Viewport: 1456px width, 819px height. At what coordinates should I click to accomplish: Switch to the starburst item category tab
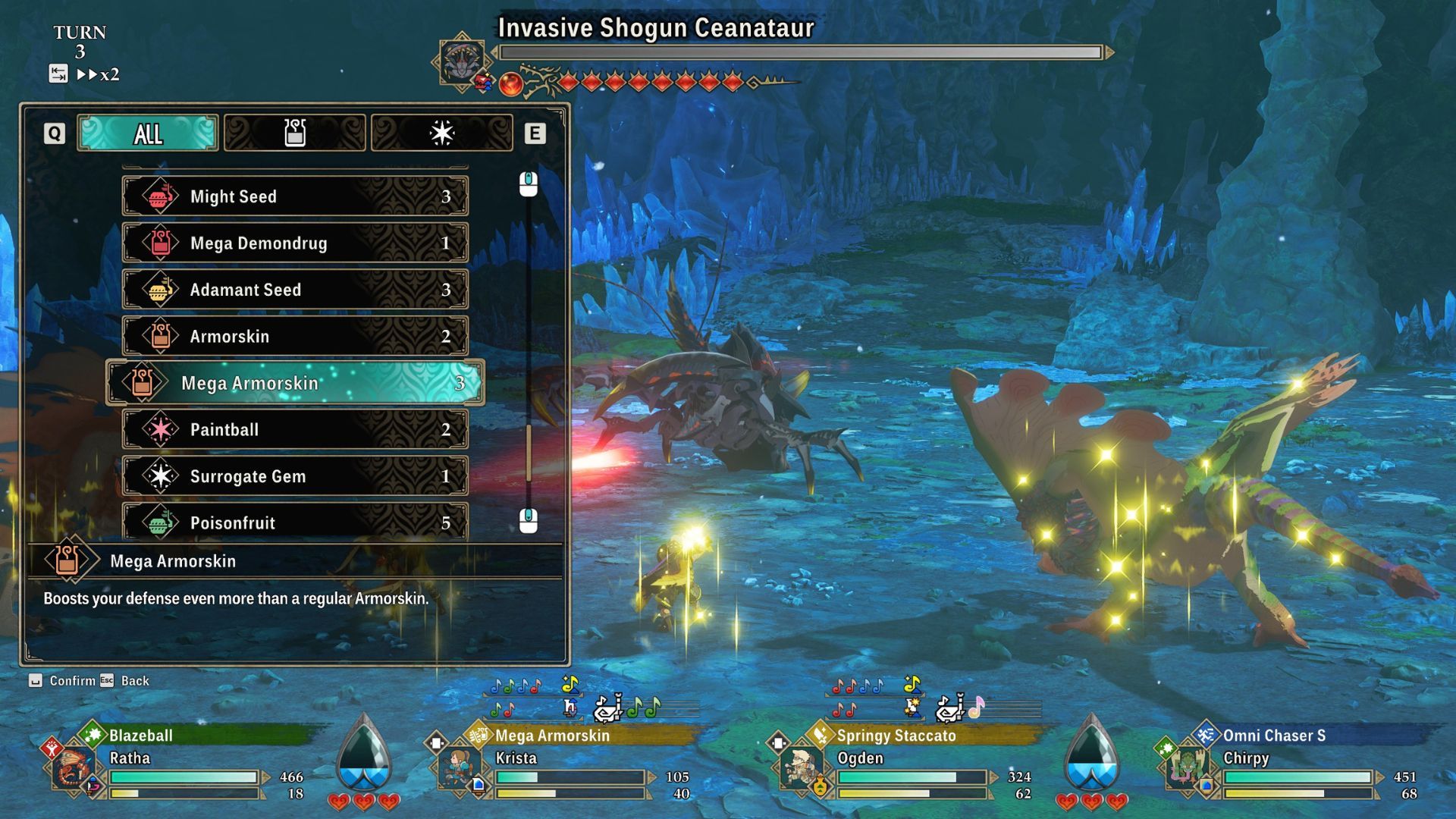pyautogui.click(x=441, y=133)
